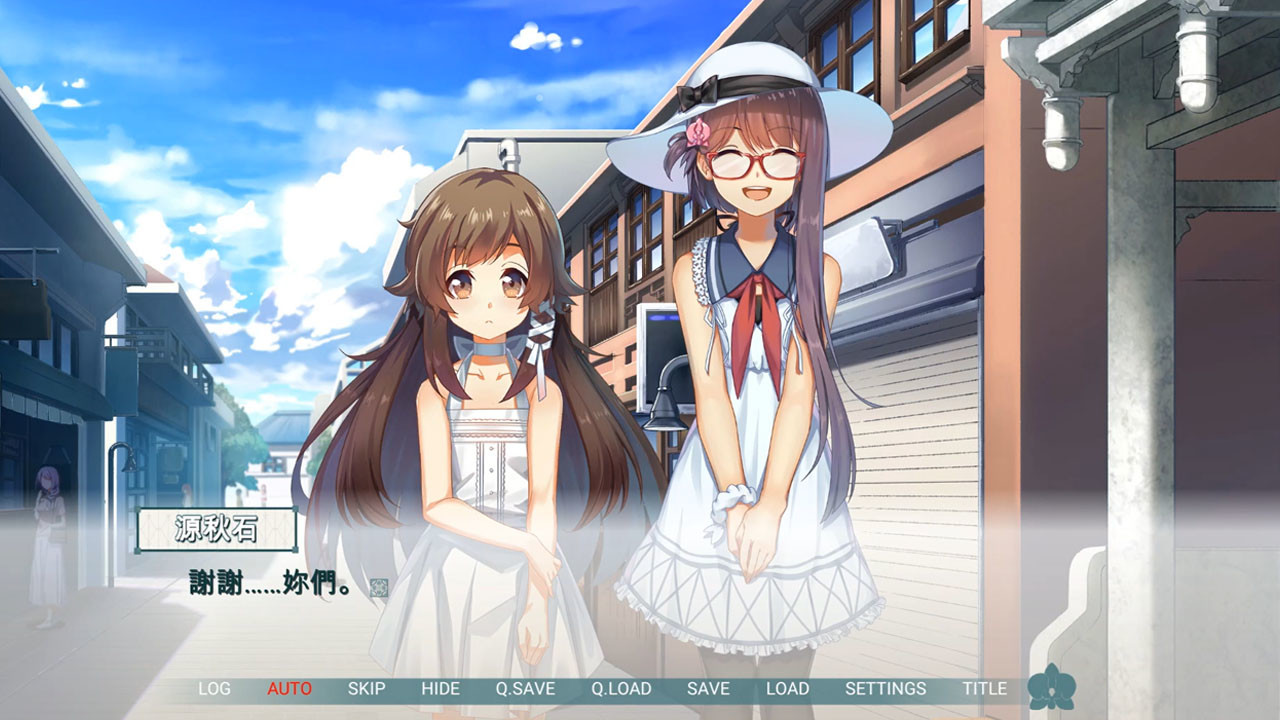Open the LOAD screen
Viewport: 1280px width, 720px height.
787,689
